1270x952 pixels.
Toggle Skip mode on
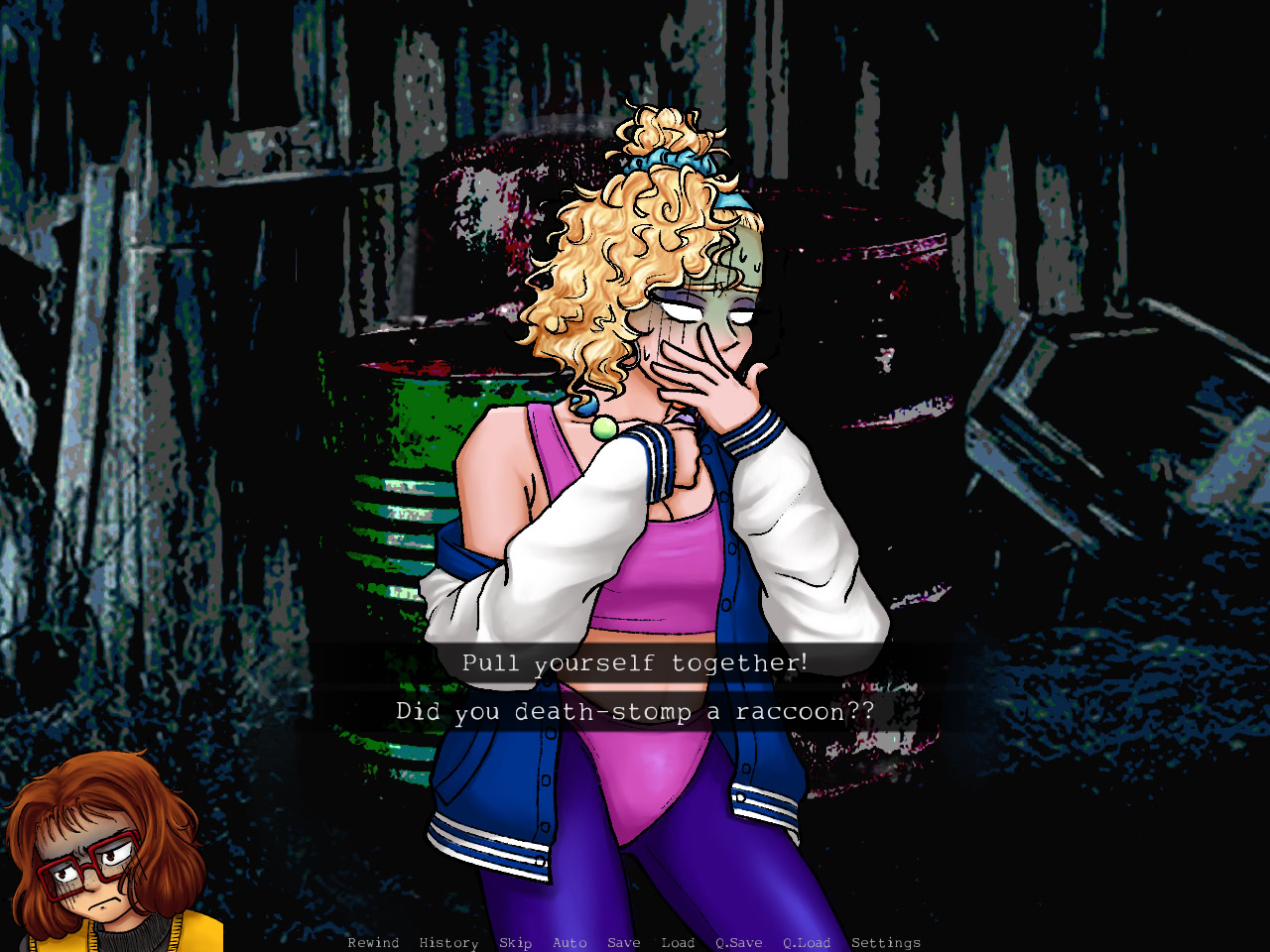point(515,943)
